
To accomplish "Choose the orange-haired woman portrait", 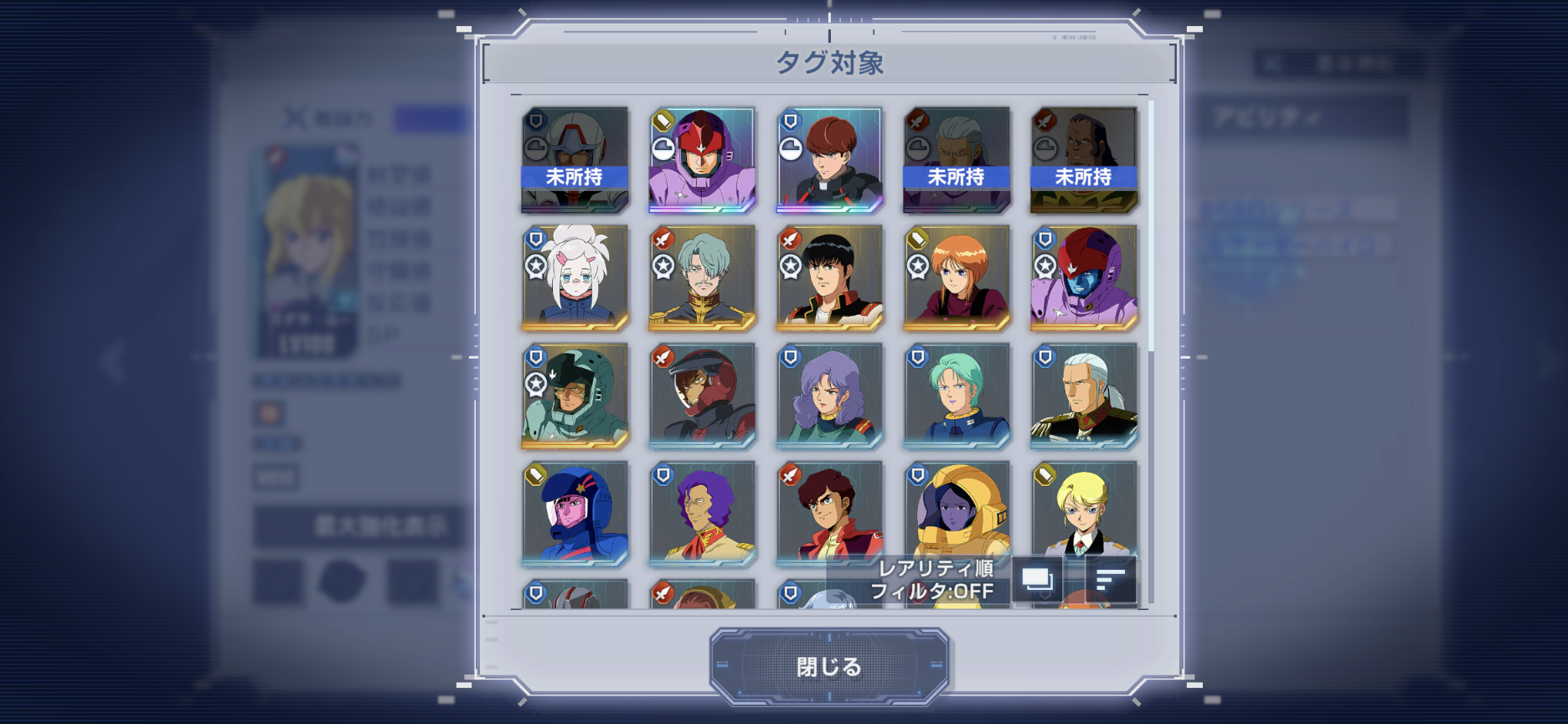I will tap(957, 277).
